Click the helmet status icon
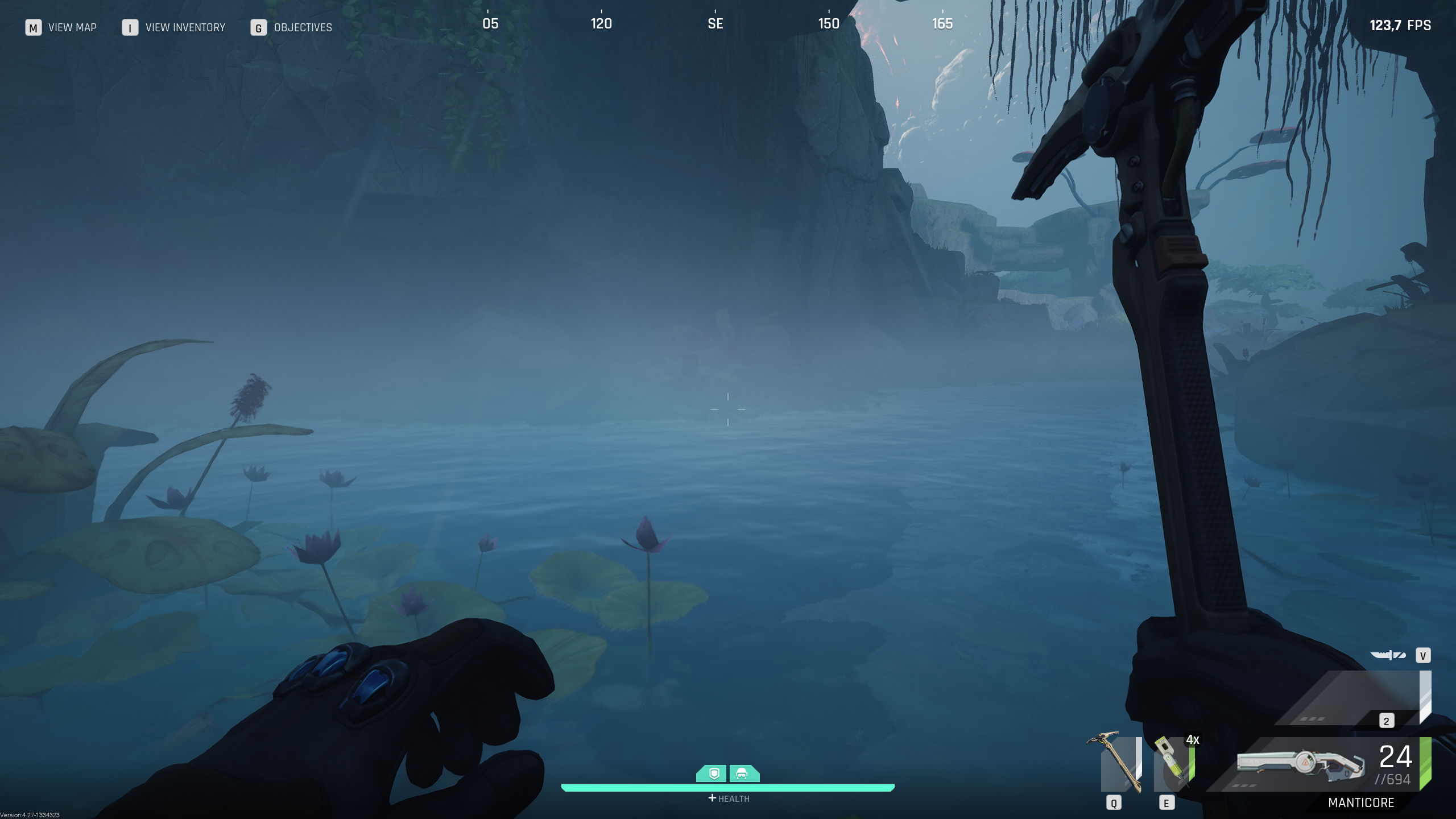1456x819 pixels. pos(742,773)
